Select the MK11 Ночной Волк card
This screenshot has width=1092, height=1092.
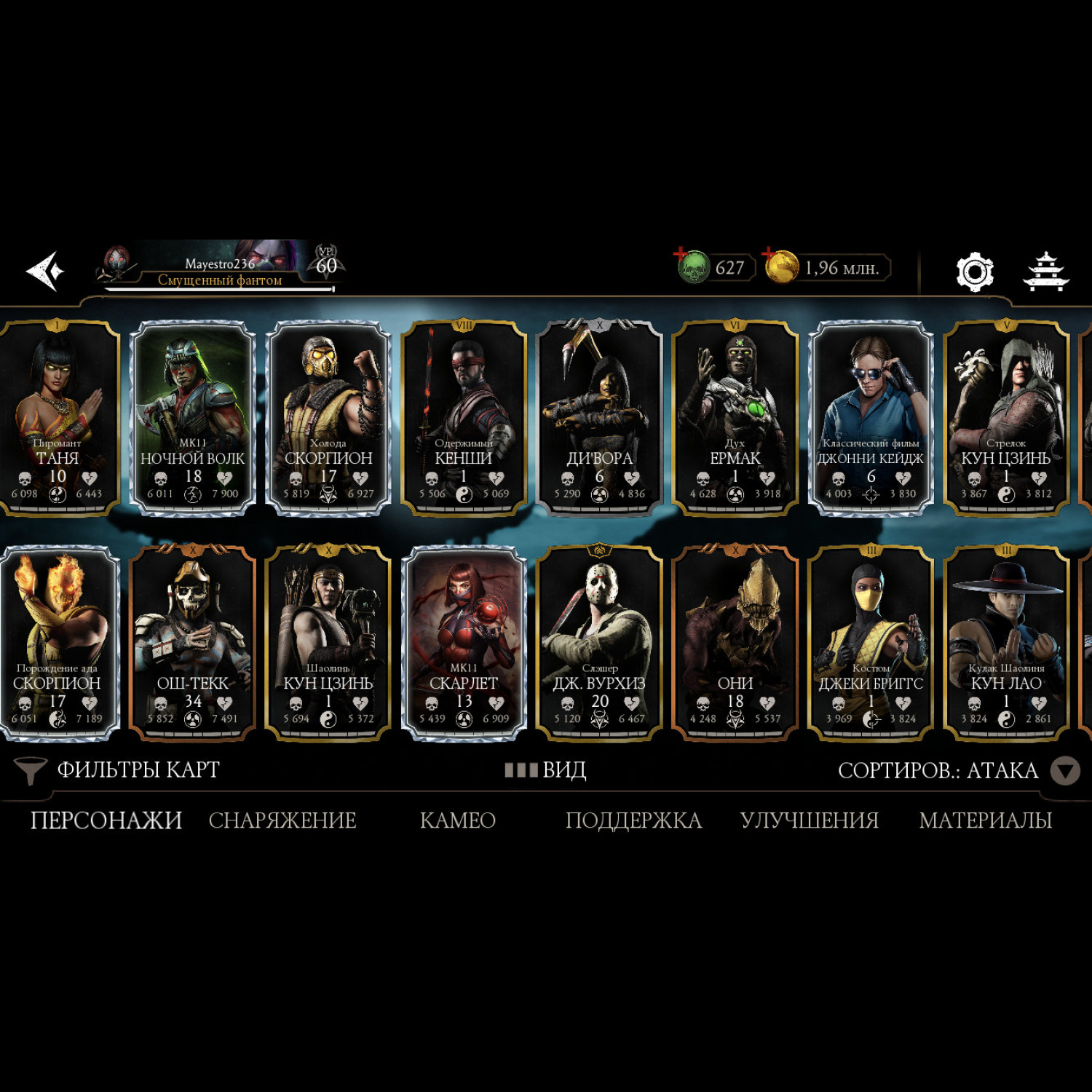coord(193,419)
